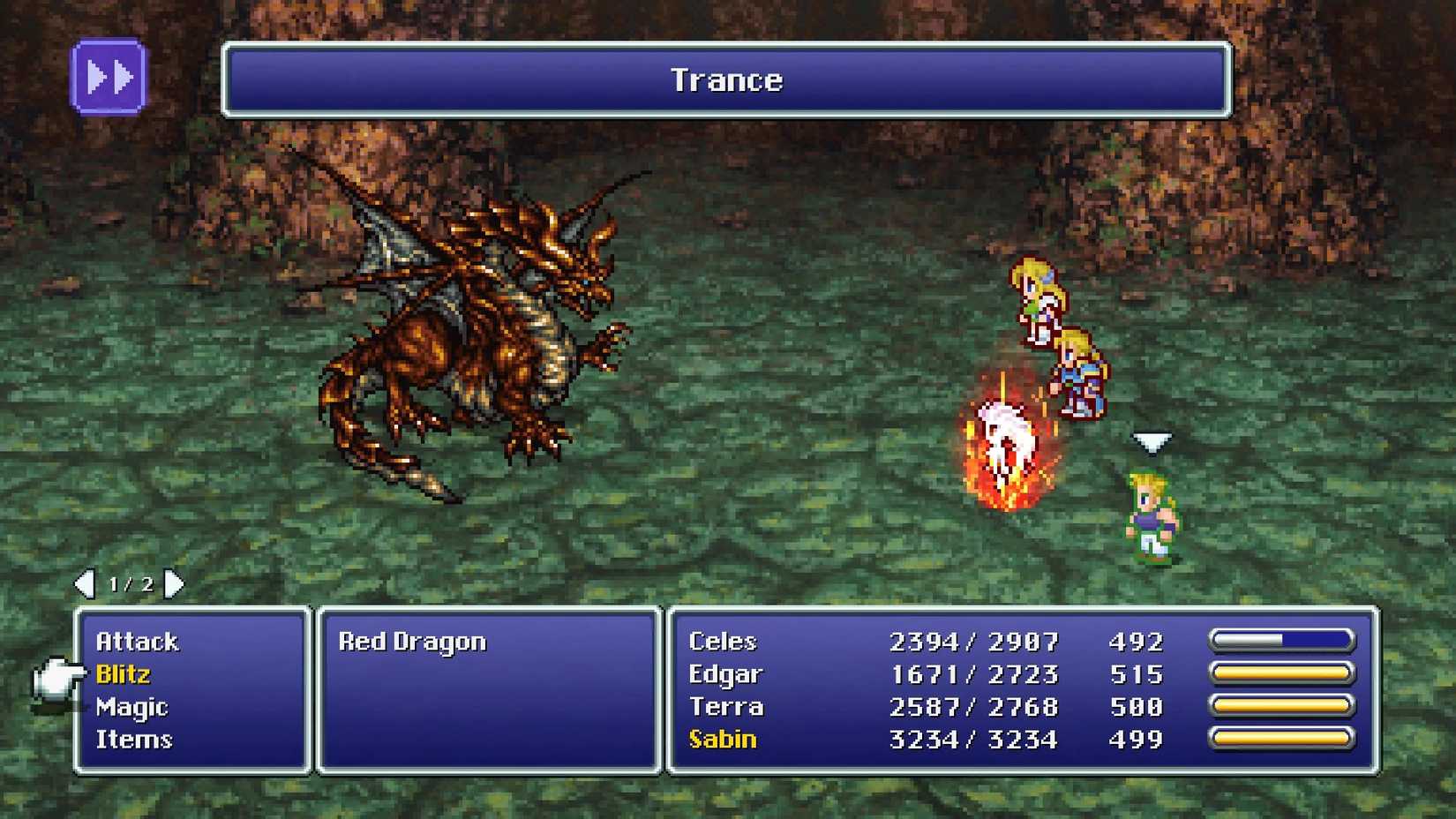Toggle the fast-forward battle speed icon

(108, 78)
